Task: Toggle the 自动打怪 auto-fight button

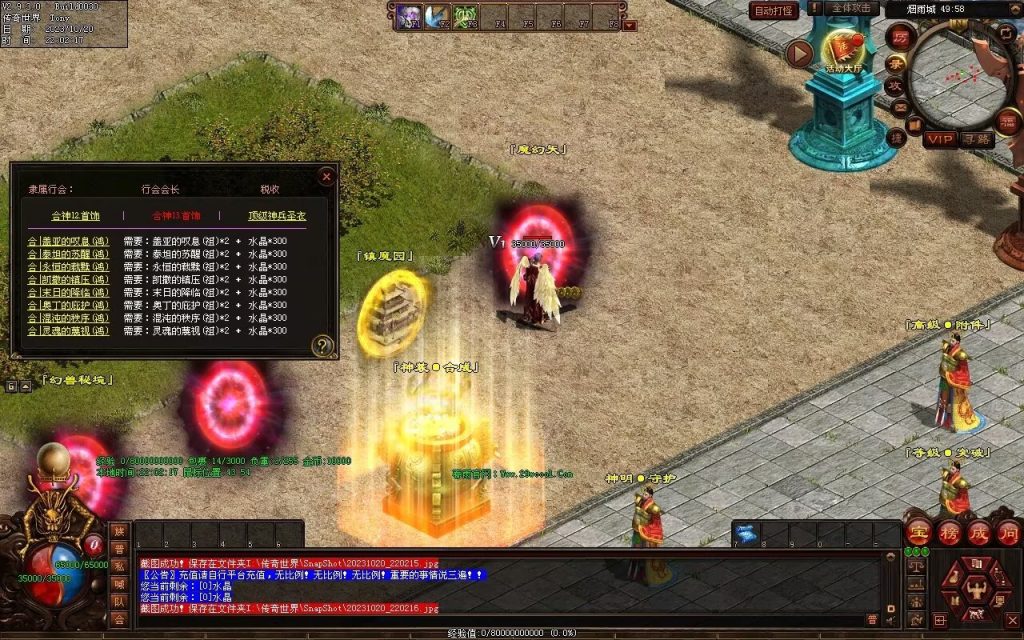Action: pyautogui.click(x=774, y=11)
